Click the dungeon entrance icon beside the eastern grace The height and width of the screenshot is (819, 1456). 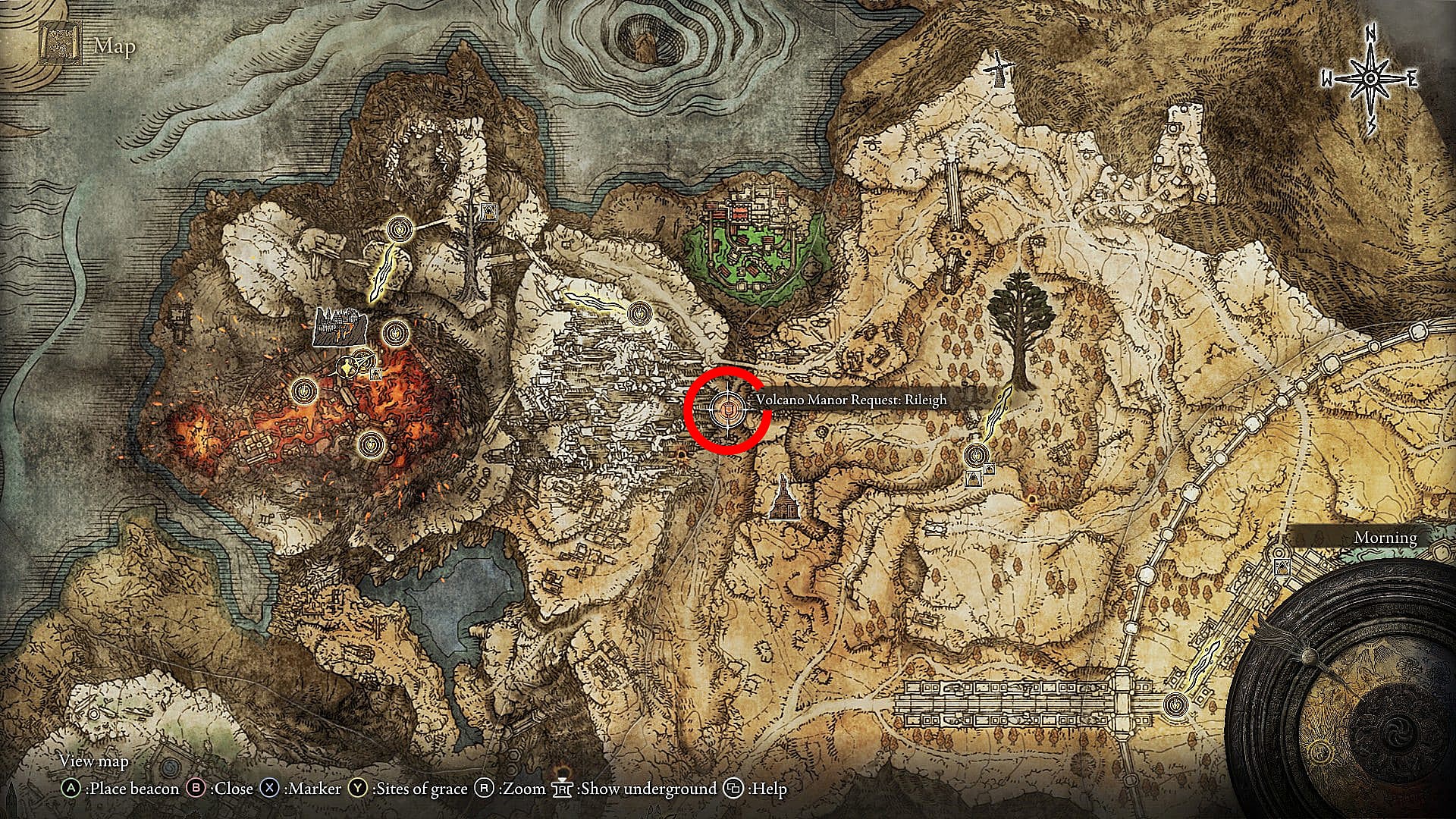pos(990,469)
